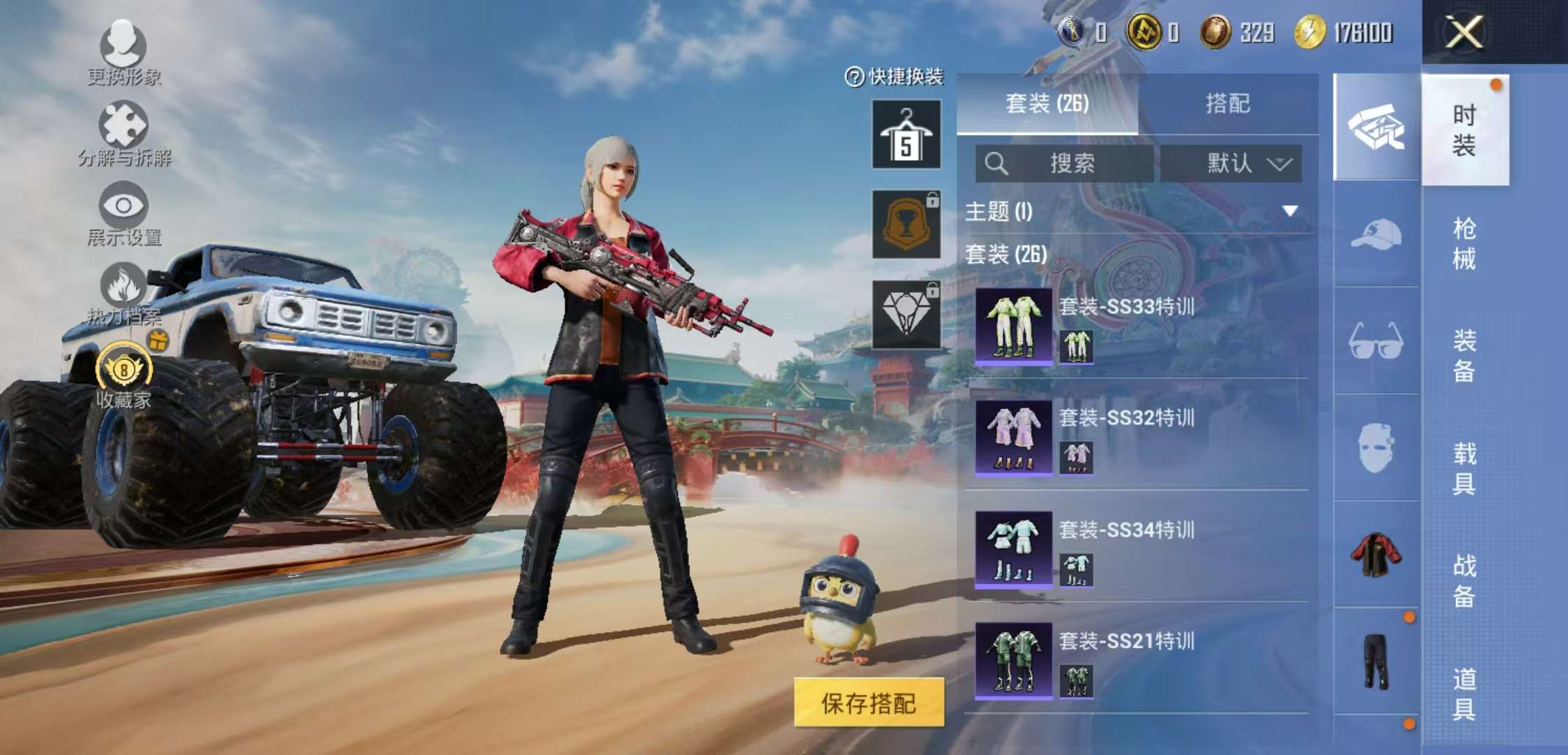Open the 默认 sort dropdown
The height and width of the screenshot is (755, 1568).
coord(1240,164)
